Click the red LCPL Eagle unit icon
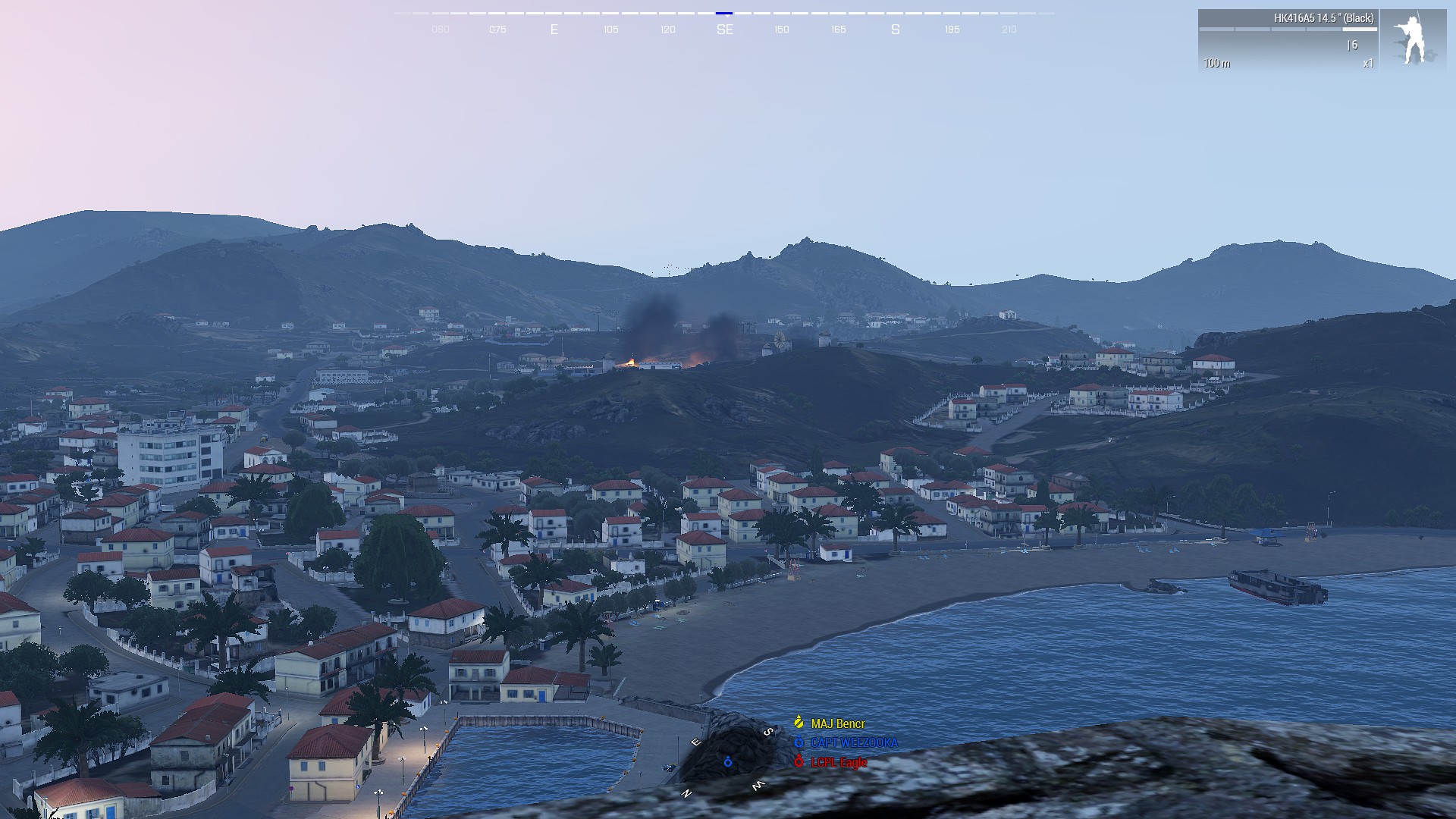 799,761
